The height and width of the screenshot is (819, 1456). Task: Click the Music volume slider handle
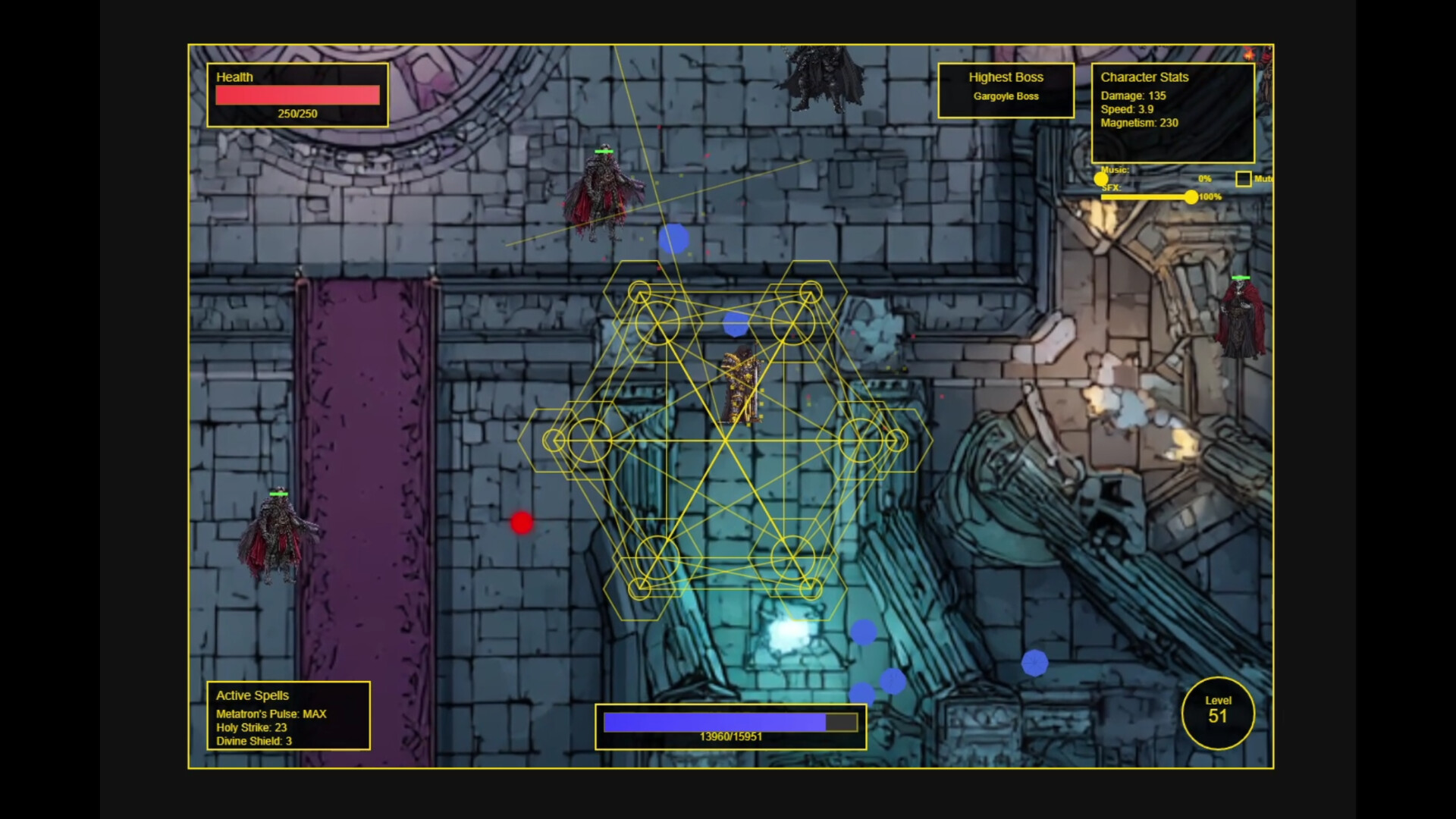(1100, 178)
